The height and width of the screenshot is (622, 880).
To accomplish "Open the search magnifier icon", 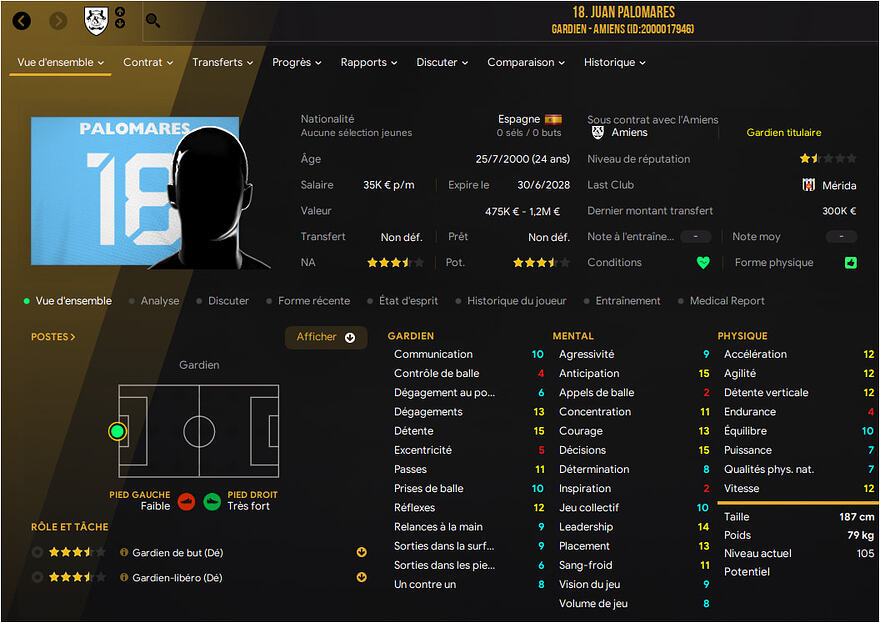I will [x=153, y=20].
